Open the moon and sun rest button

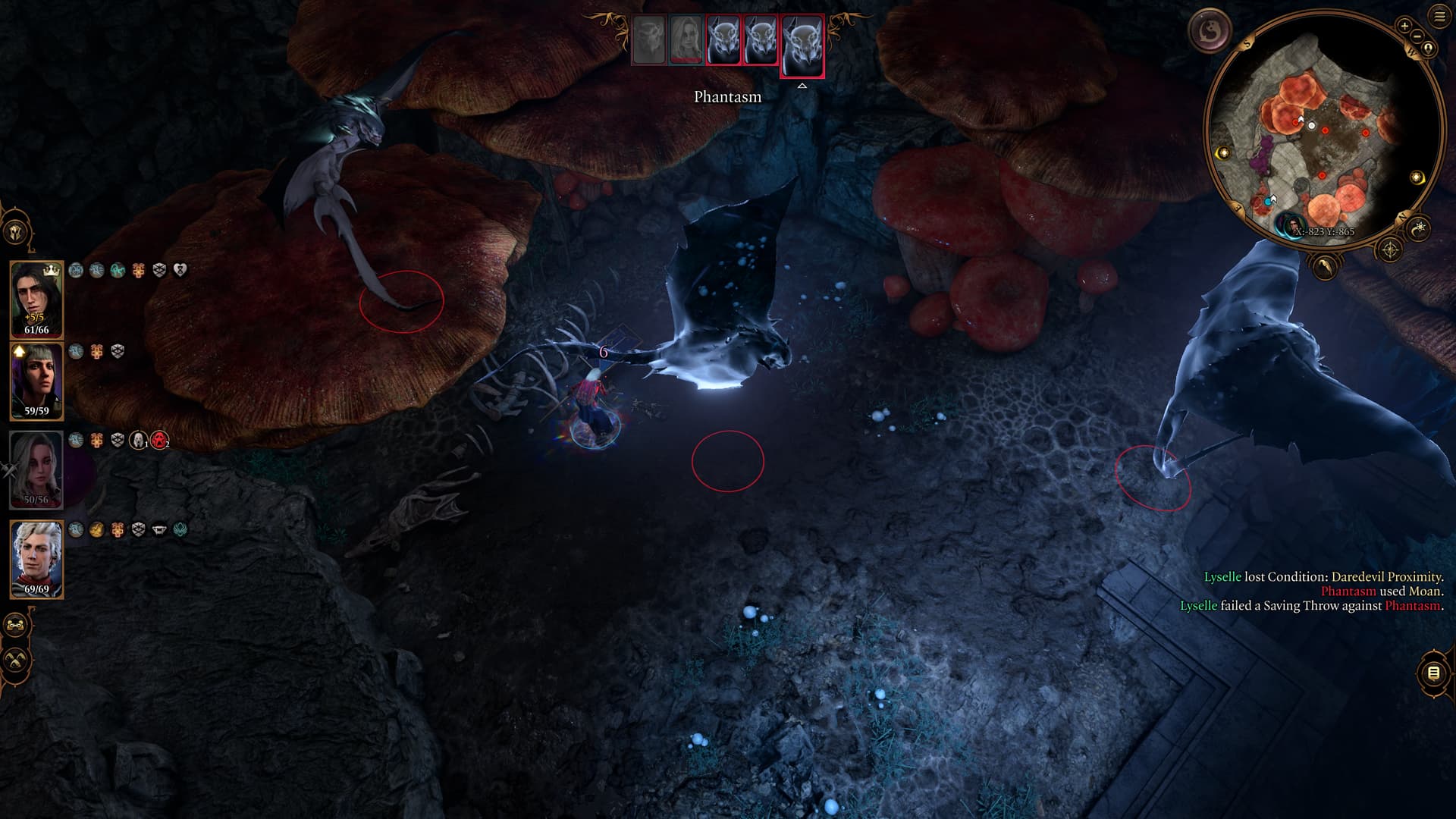(1418, 227)
